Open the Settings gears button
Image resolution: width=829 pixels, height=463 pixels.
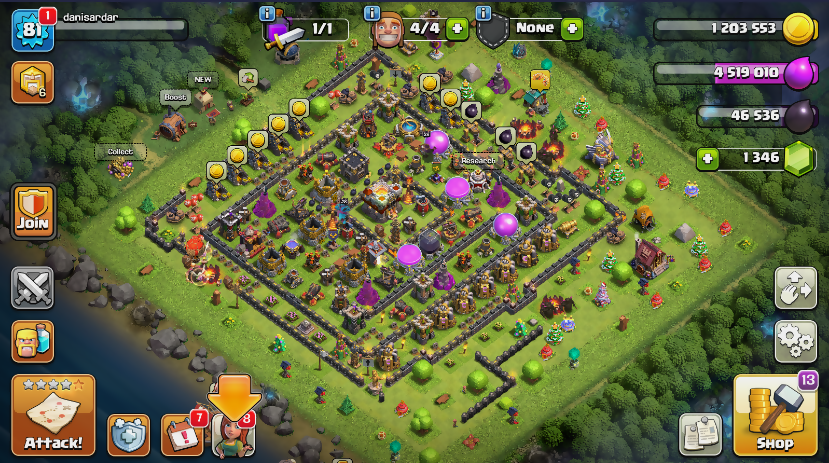[x=795, y=341]
